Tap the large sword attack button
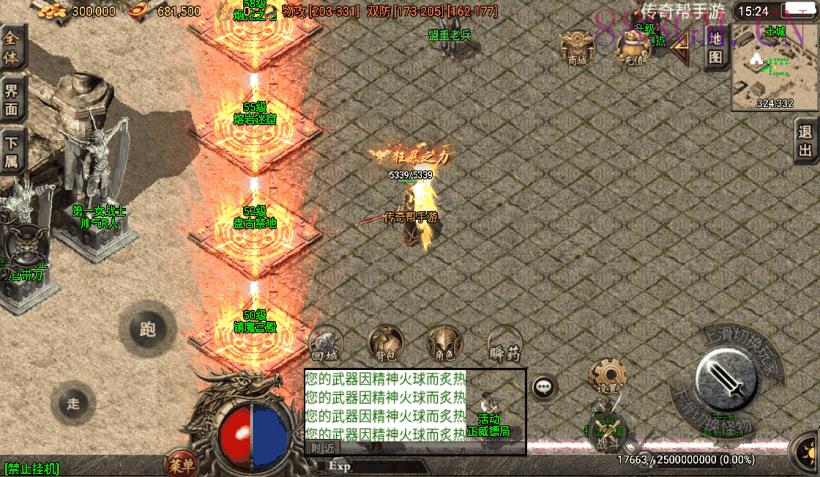This screenshot has width=820, height=477. [726, 379]
